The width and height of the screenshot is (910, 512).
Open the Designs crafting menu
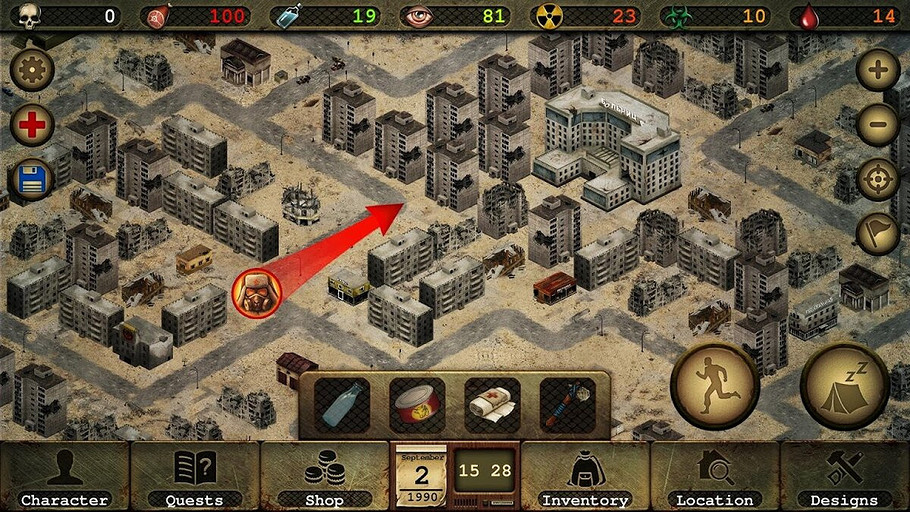[844, 477]
